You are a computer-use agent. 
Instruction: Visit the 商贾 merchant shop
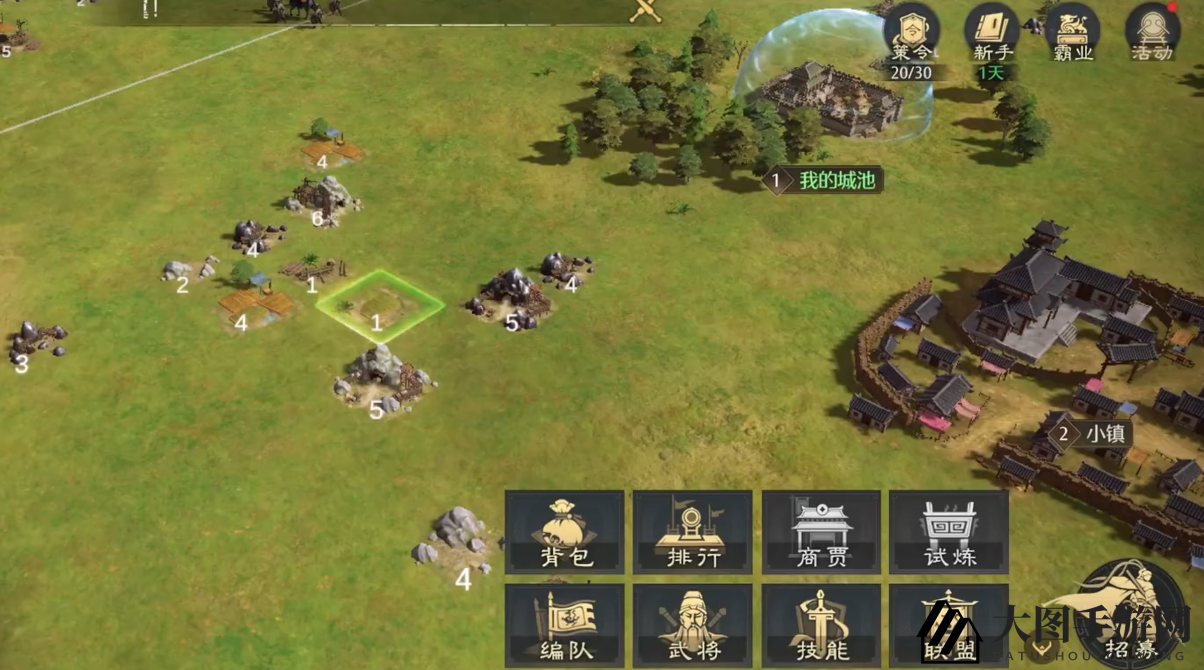(x=821, y=531)
